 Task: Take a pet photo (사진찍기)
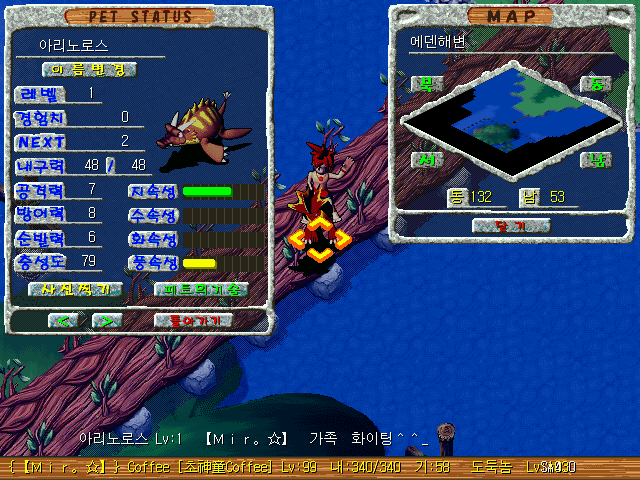(x=69, y=289)
